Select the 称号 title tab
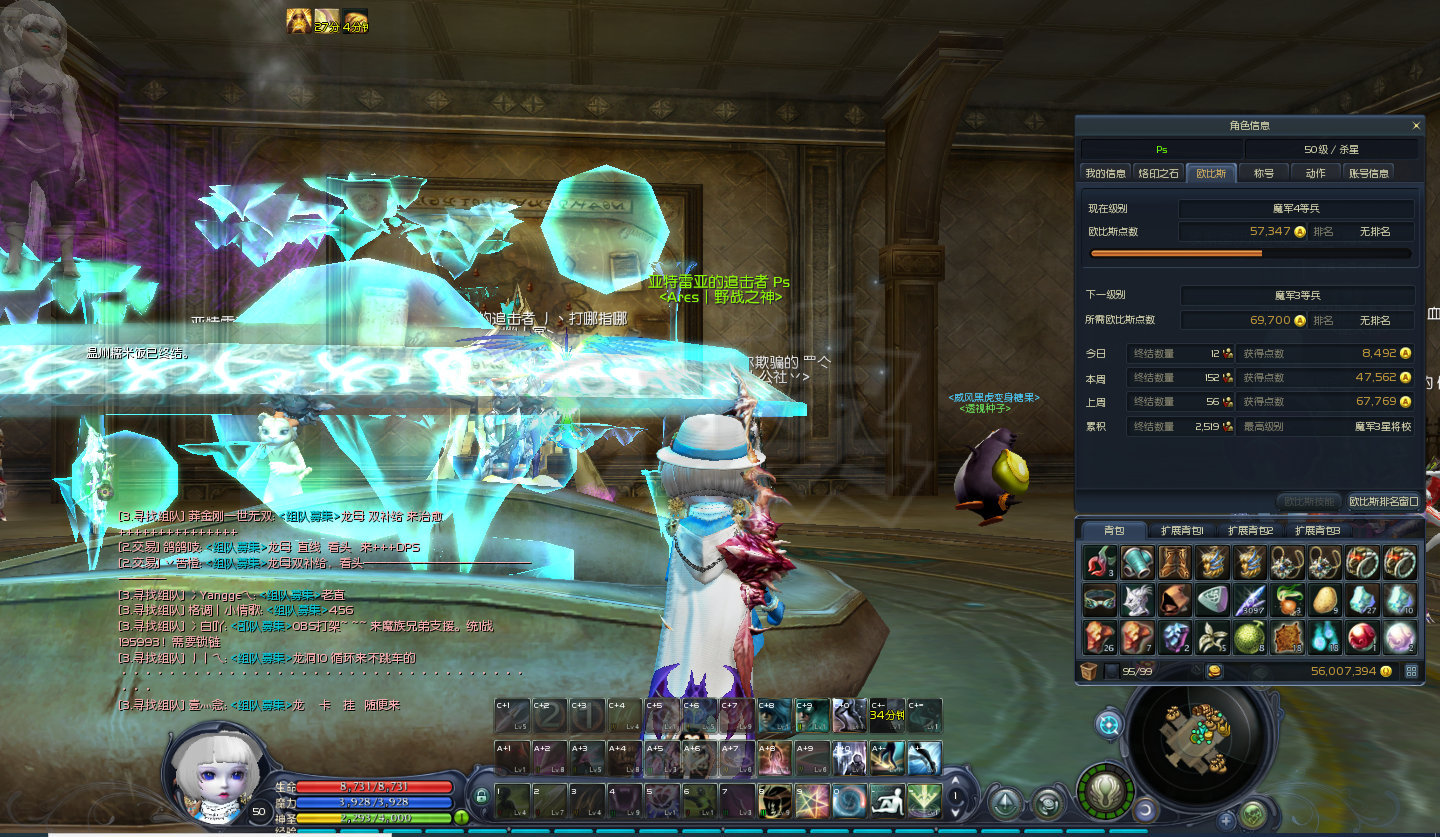The height and width of the screenshot is (837, 1440). [1264, 173]
